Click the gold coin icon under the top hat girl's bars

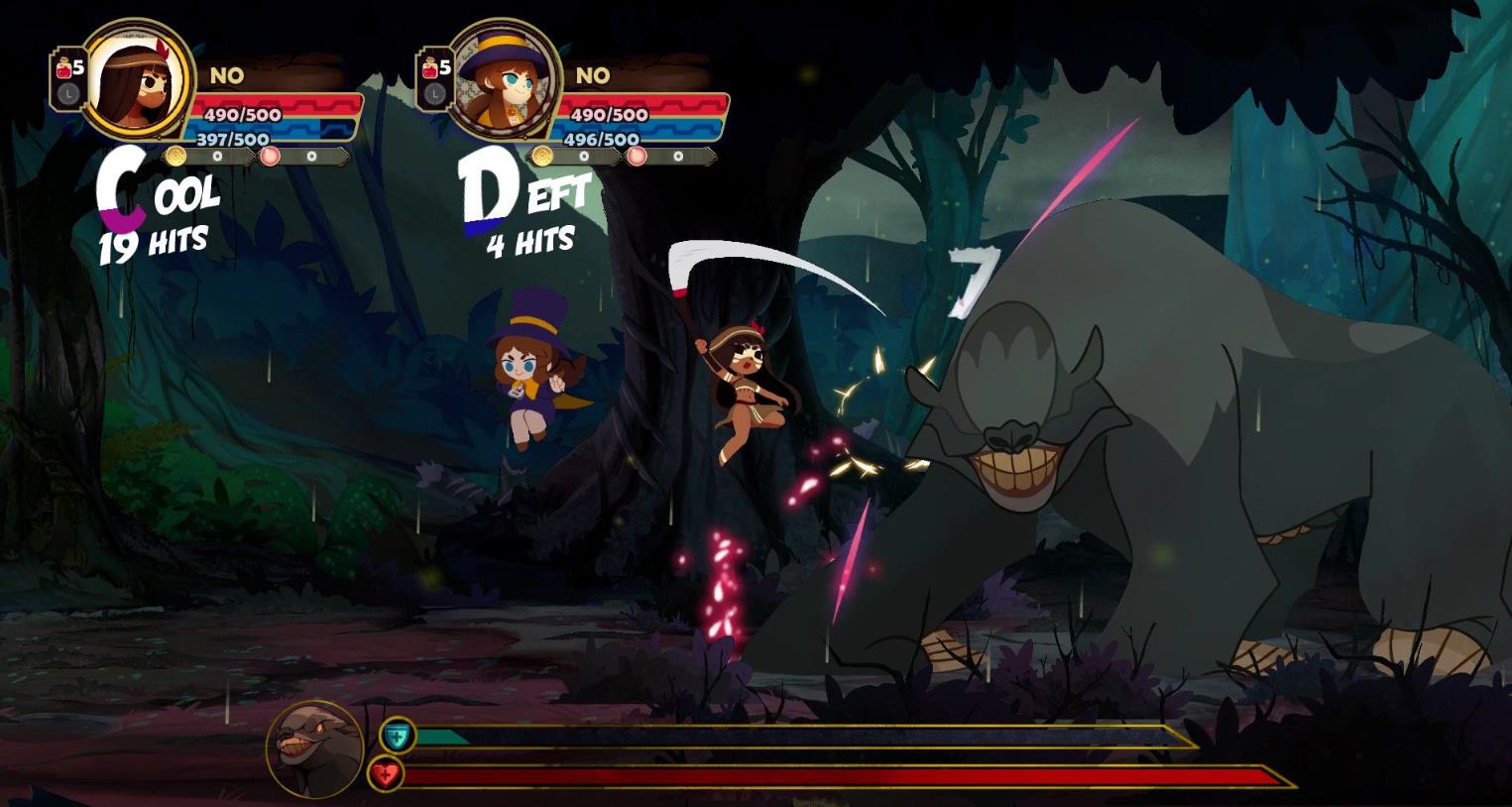(x=541, y=156)
